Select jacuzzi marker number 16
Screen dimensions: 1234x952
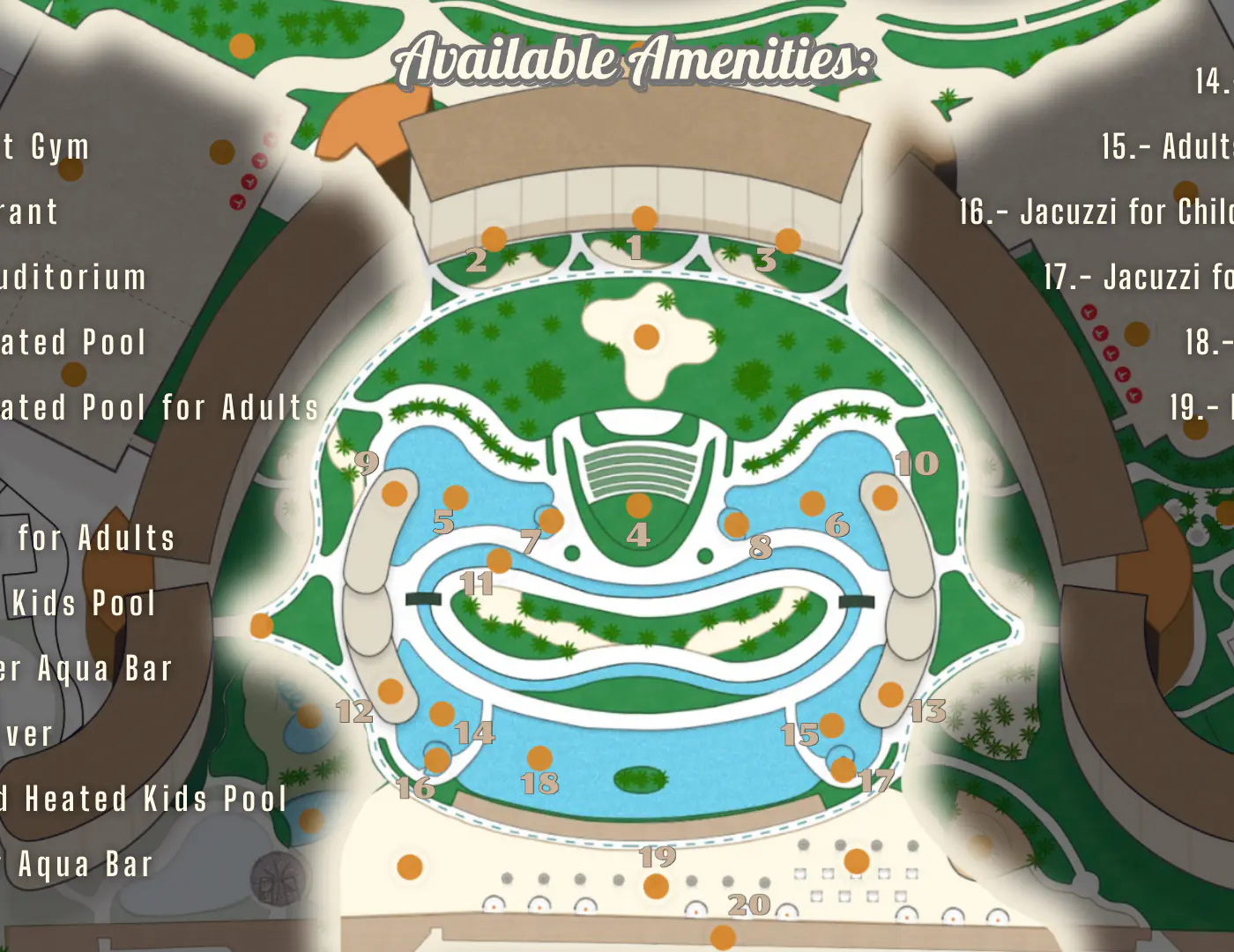tap(436, 759)
